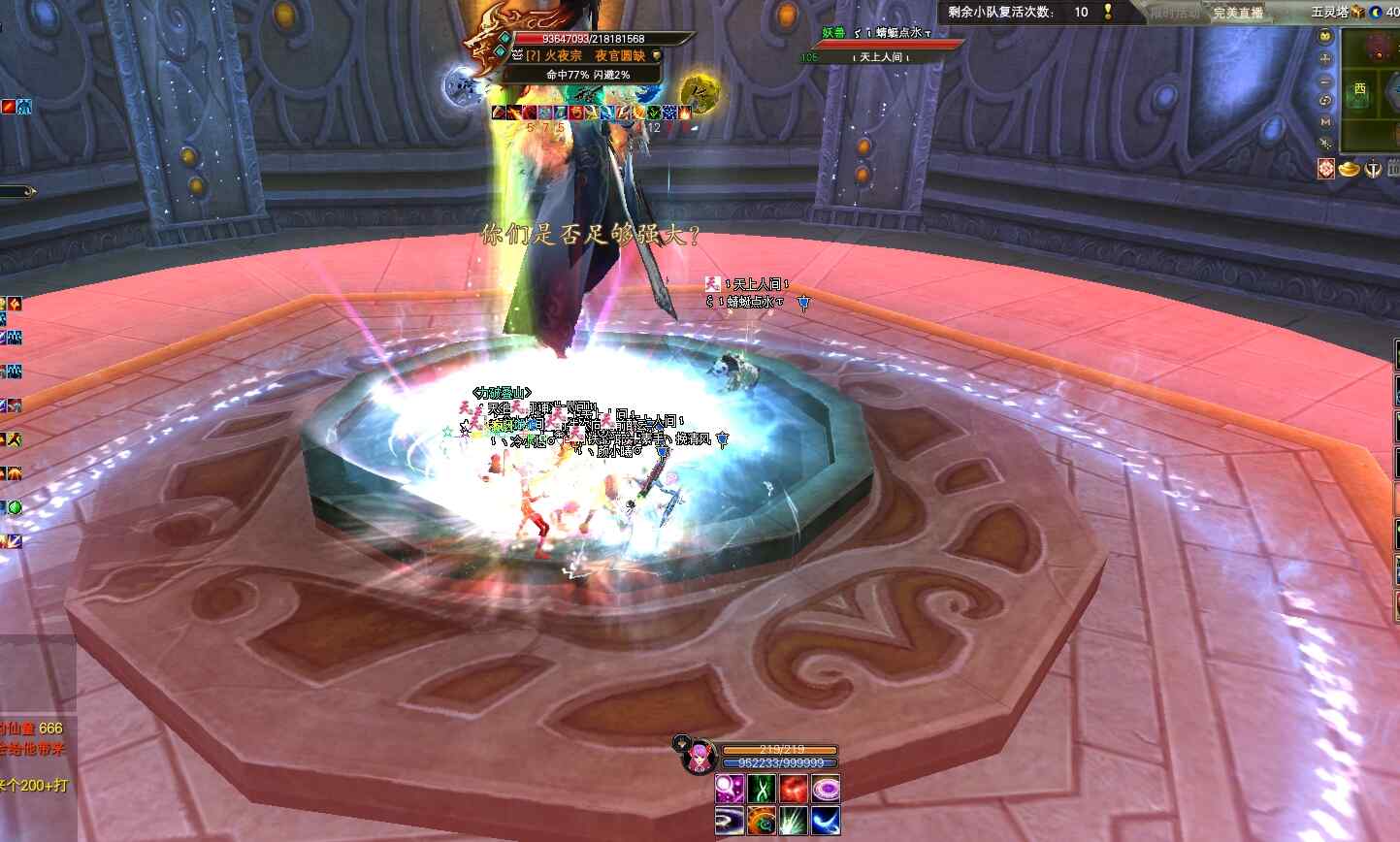Cast the red burst skill
This screenshot has width=1400, height=842.
794,789
